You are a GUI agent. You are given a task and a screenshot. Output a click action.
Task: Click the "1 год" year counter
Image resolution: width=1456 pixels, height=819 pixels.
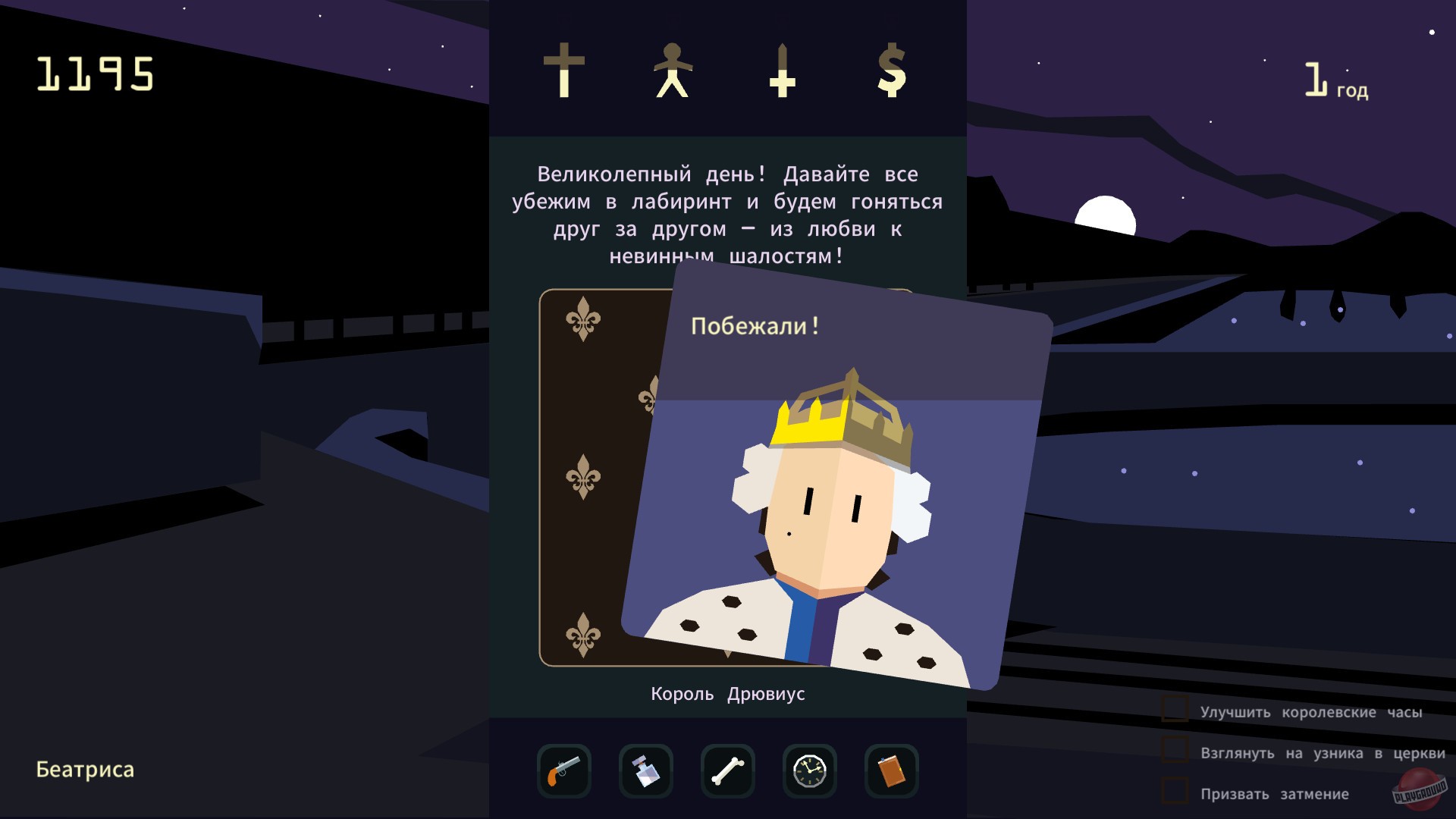click(x=1336, y=80)
